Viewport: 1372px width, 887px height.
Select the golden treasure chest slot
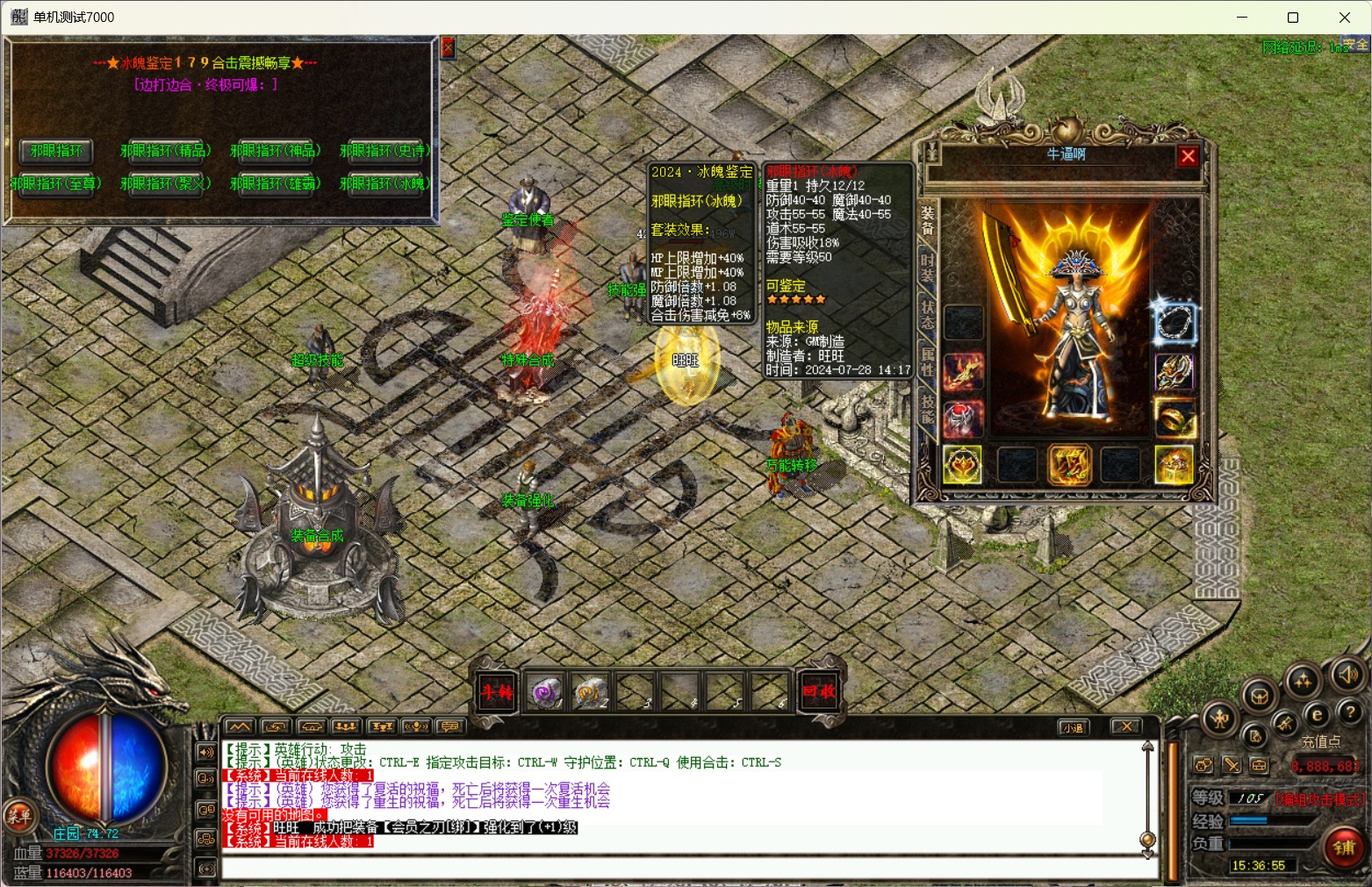1174,464
